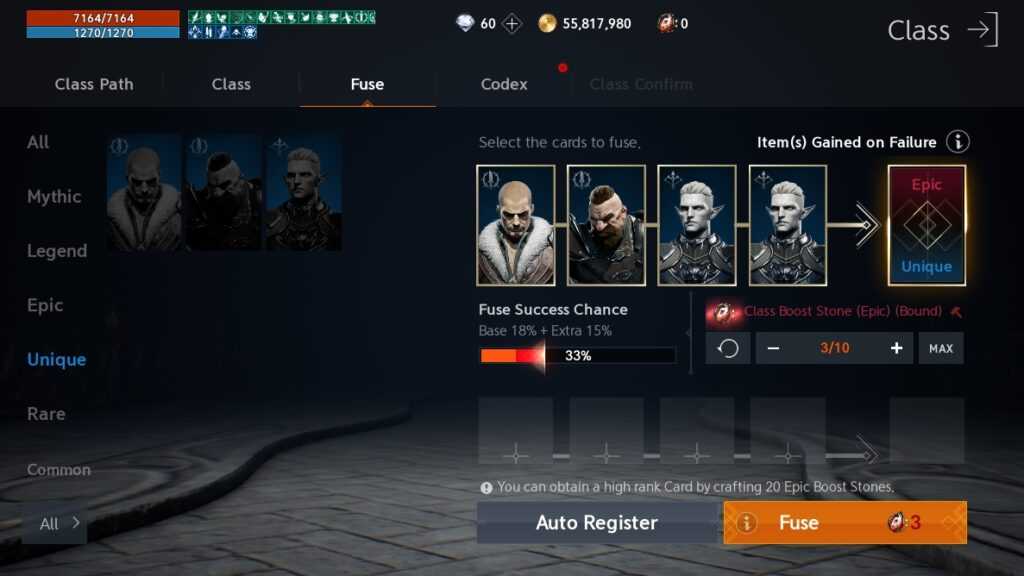Select the bearded dark-haired card in fuse slots
This screenshot has width=1024, height=576.
(606, 225)
